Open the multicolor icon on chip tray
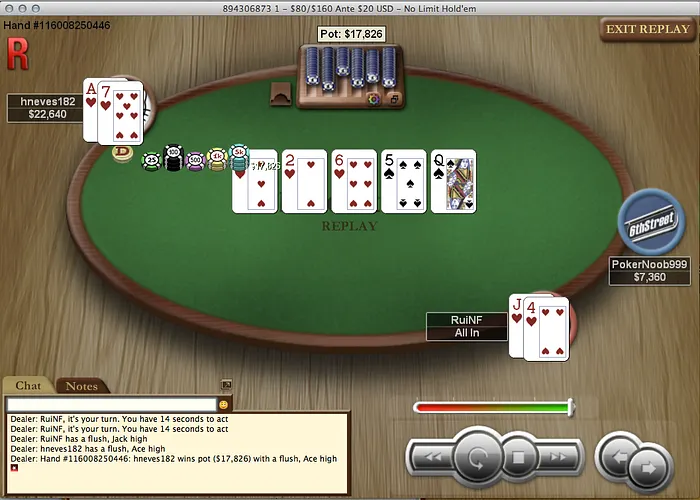The width and height of the screenshot is (700, 500). pyautogui.click(x=374, y=100)
